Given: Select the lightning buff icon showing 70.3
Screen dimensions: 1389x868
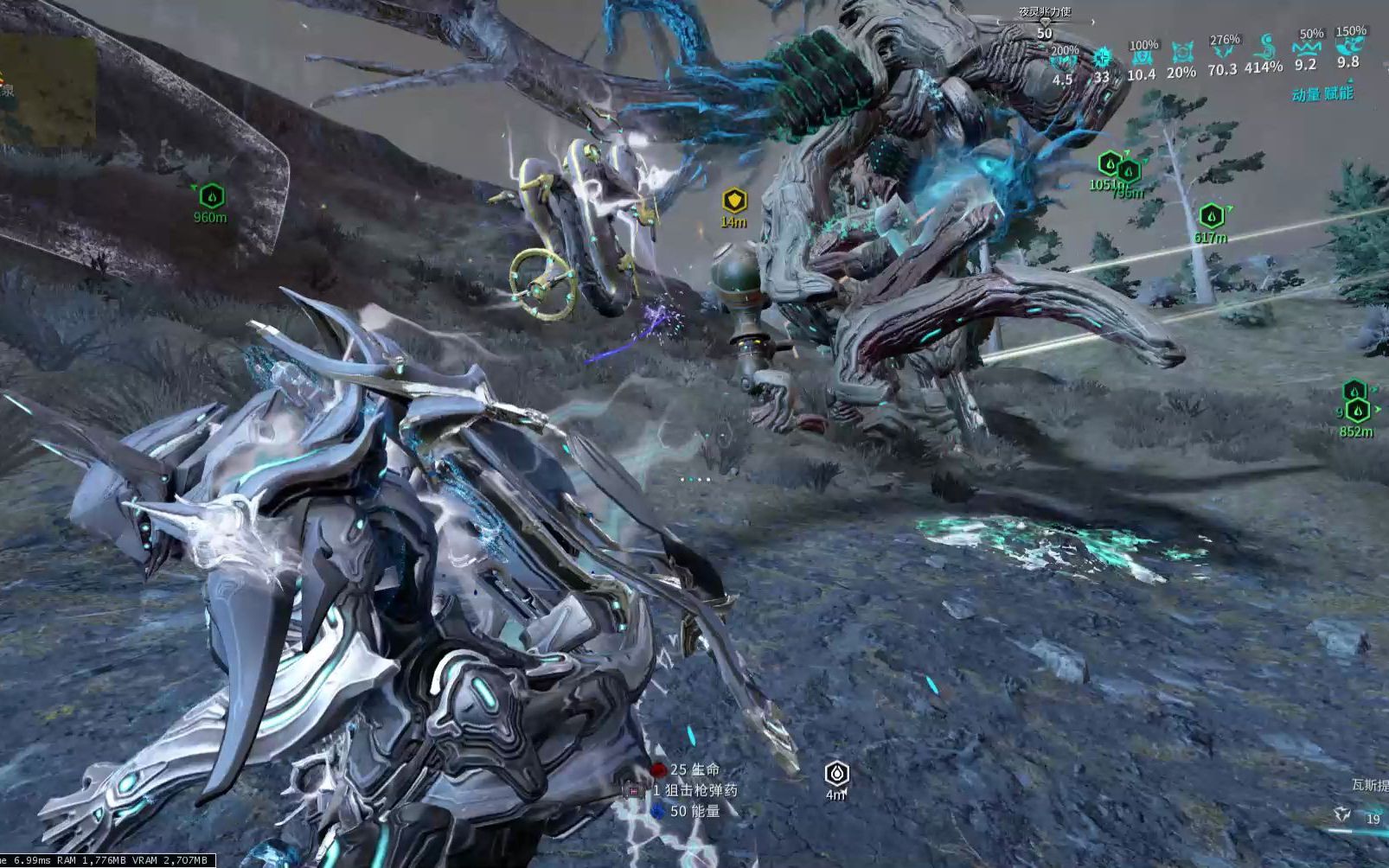Looking at the screenshot, I should (1223, 52).
